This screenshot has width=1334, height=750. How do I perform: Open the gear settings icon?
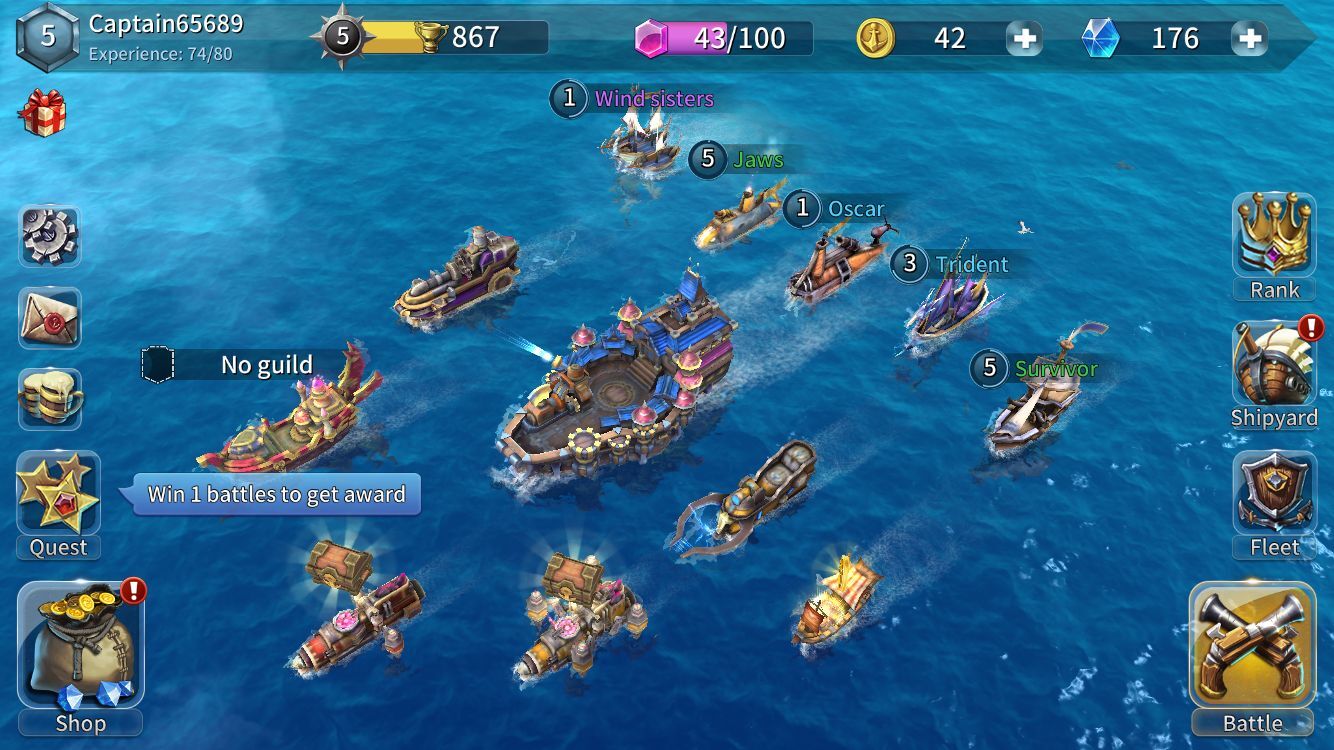tap(49, 236)
